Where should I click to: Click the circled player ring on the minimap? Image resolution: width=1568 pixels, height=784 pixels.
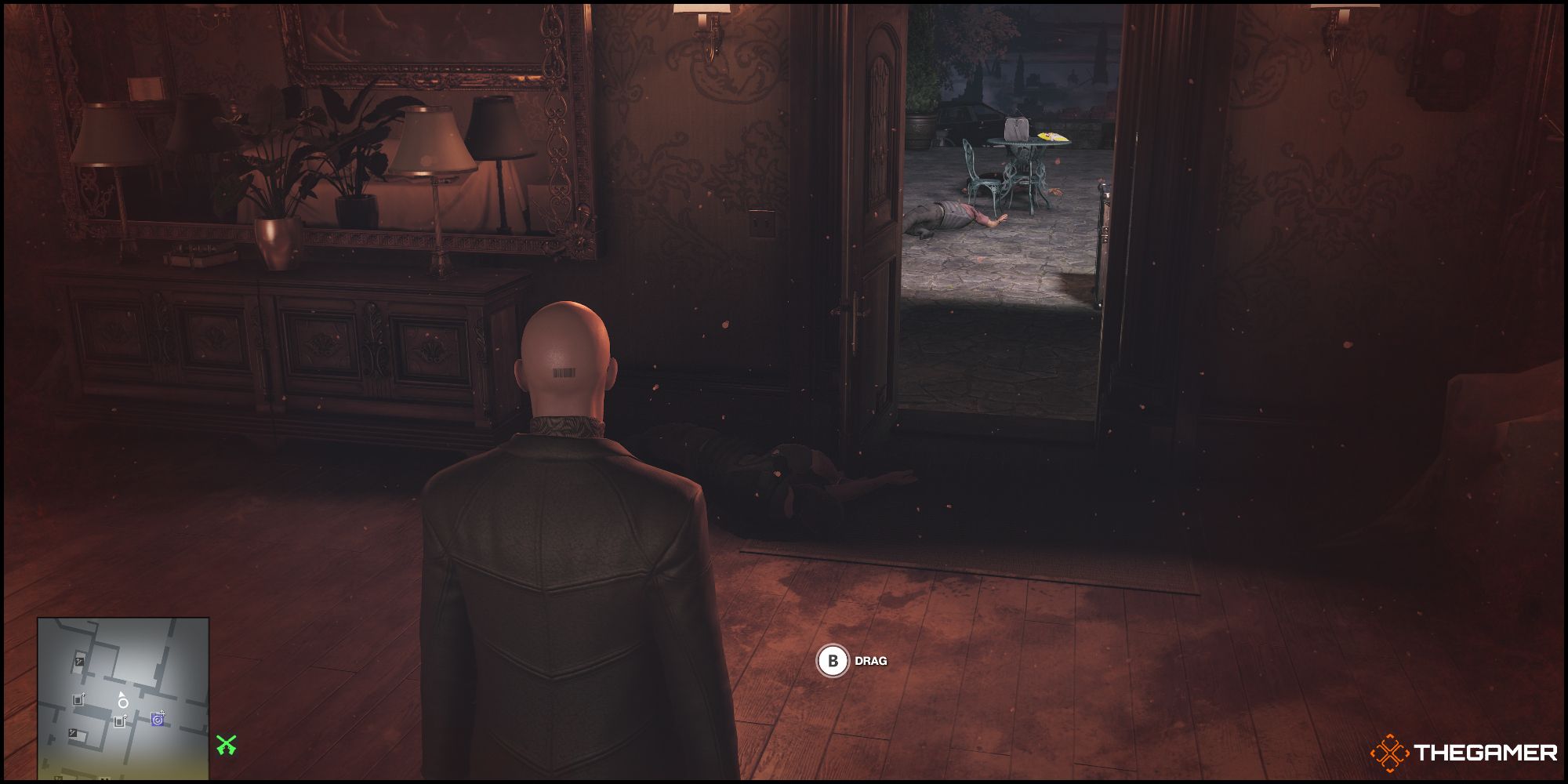click(x=123, y=702)
